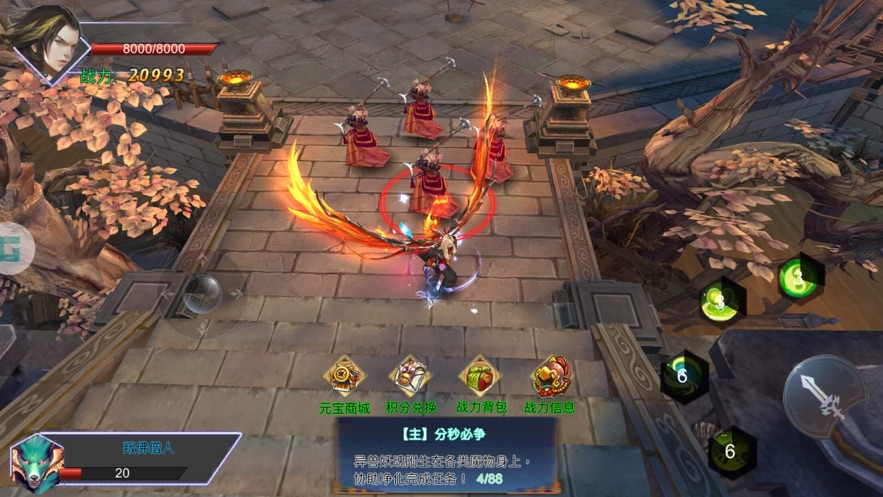Activate the teal swirl skill on cooldown 6
Image resolution: width=883 pixels, height=497 pixels.
click(683, 376)
